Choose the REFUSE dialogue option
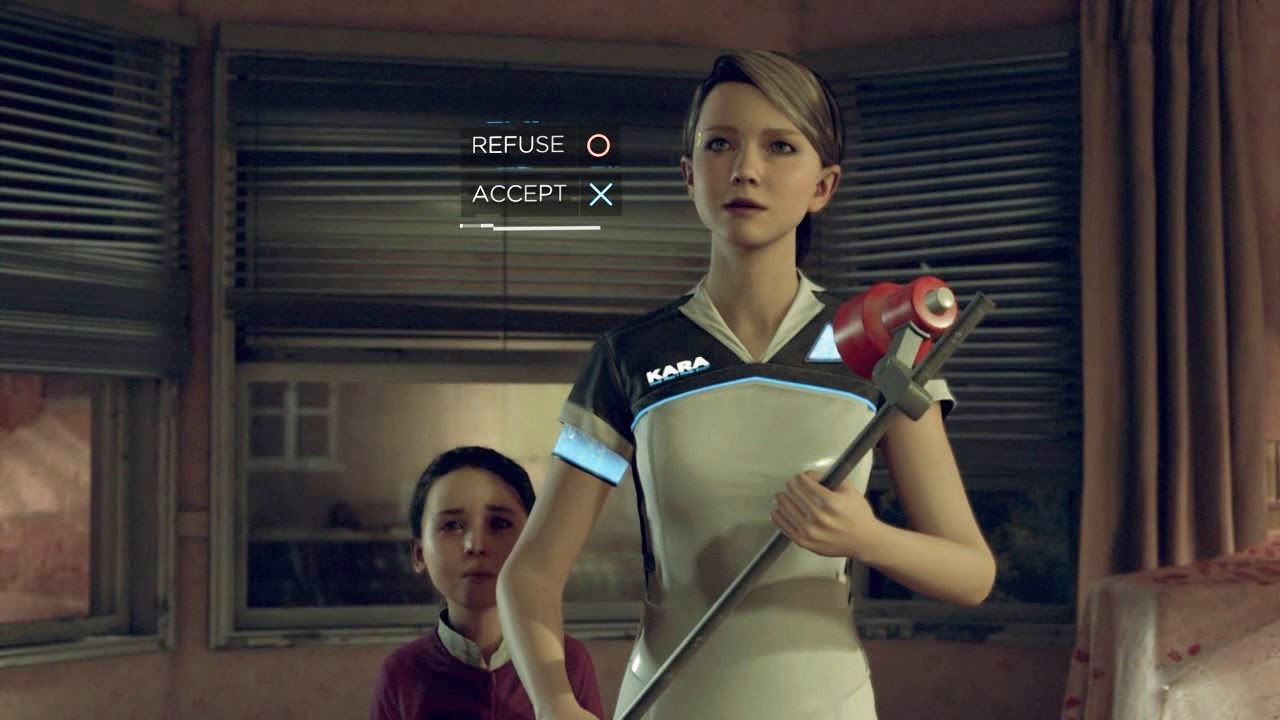 tap(539, 146)
